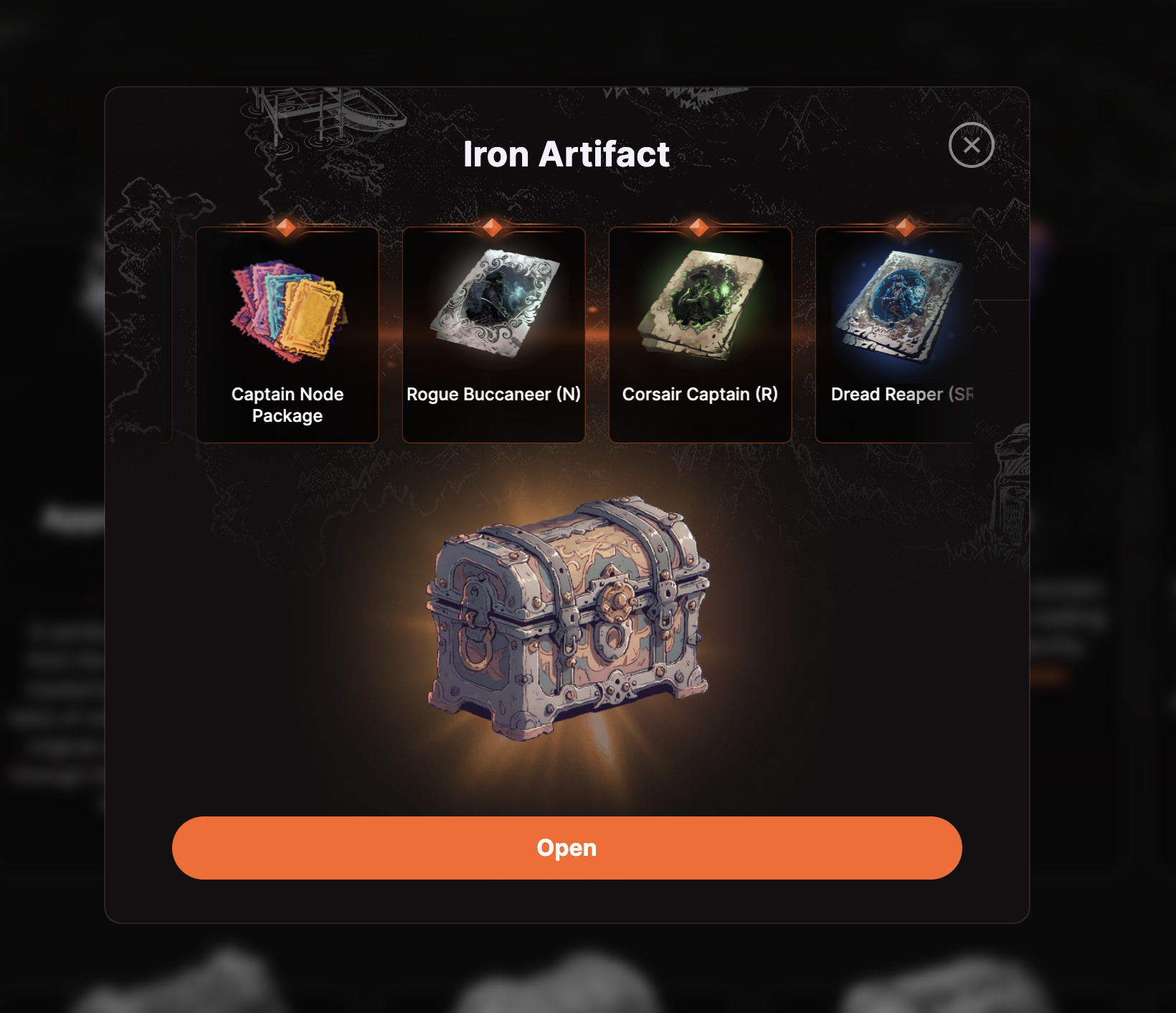View the Dread Reaper card
Viewport: 1176px width, 1013px height.
[x=896, y=335]
